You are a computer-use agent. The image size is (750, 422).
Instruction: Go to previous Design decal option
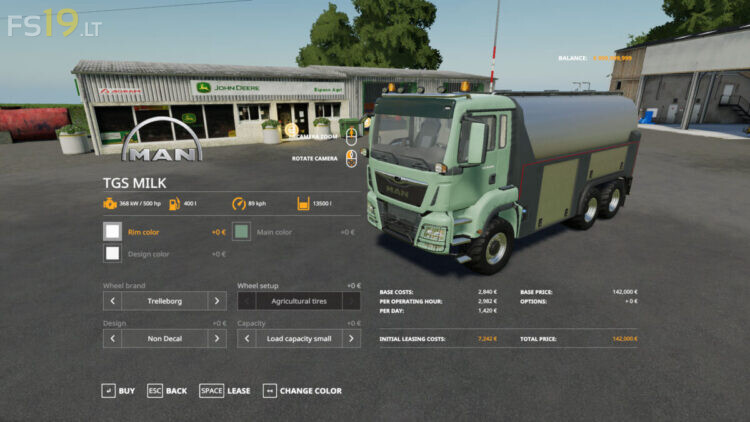coord(112,339)
